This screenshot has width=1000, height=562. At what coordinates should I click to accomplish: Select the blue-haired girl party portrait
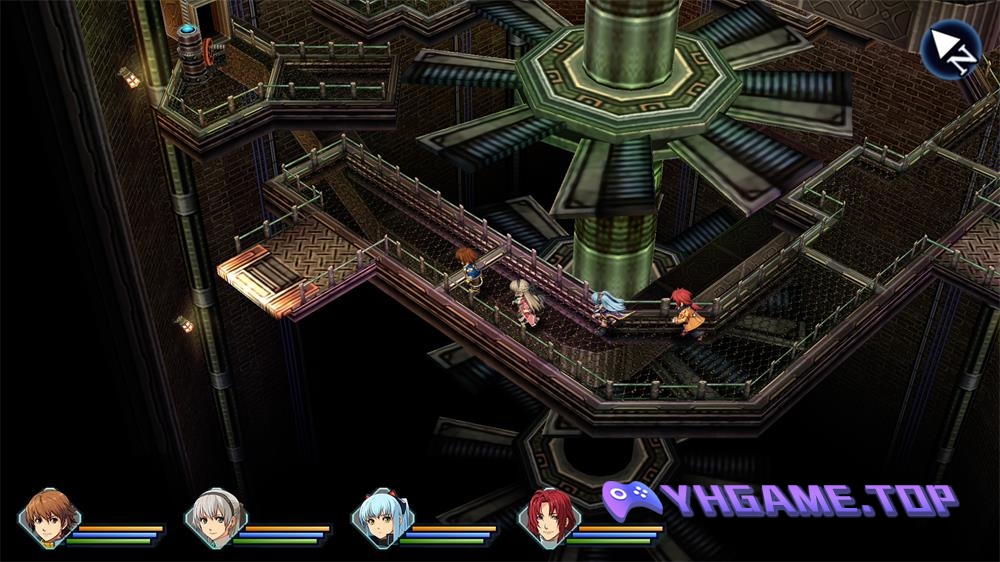click(381, 516)
